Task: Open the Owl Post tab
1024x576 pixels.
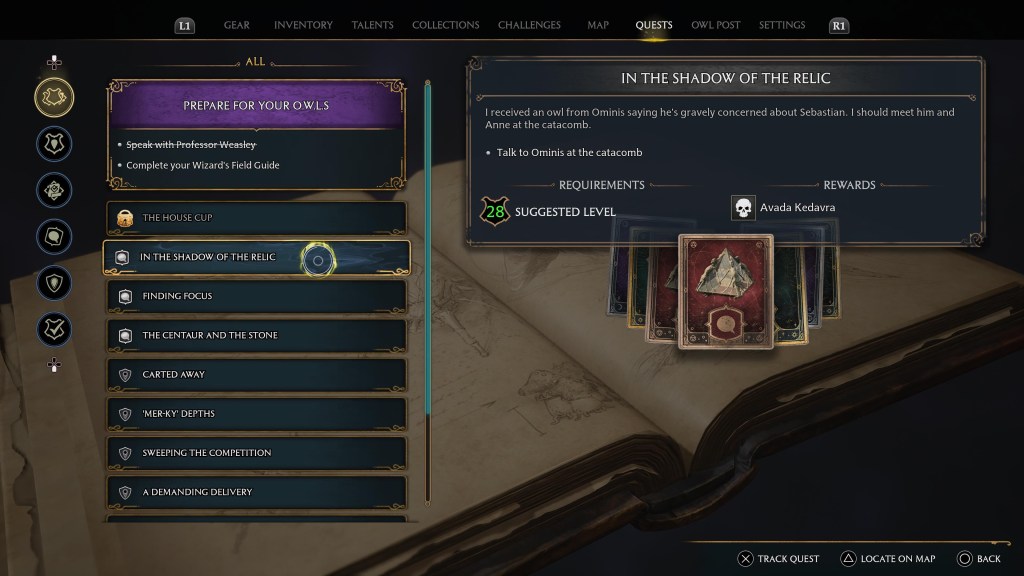Action: [715, 25]
